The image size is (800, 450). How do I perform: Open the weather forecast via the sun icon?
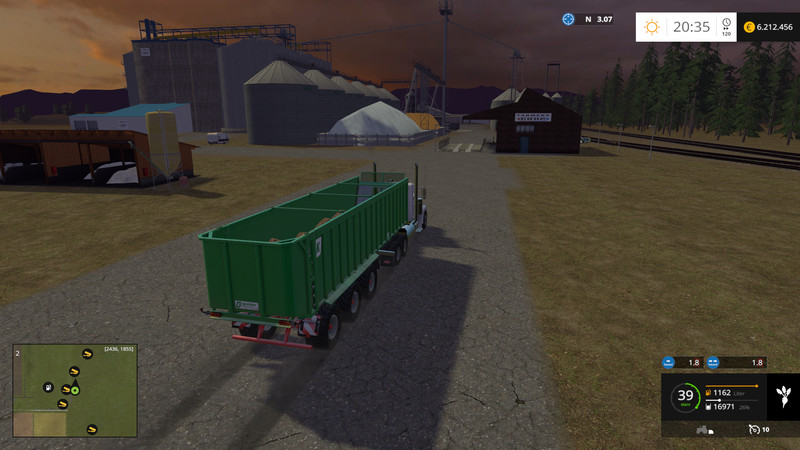(x=652, y=27)
